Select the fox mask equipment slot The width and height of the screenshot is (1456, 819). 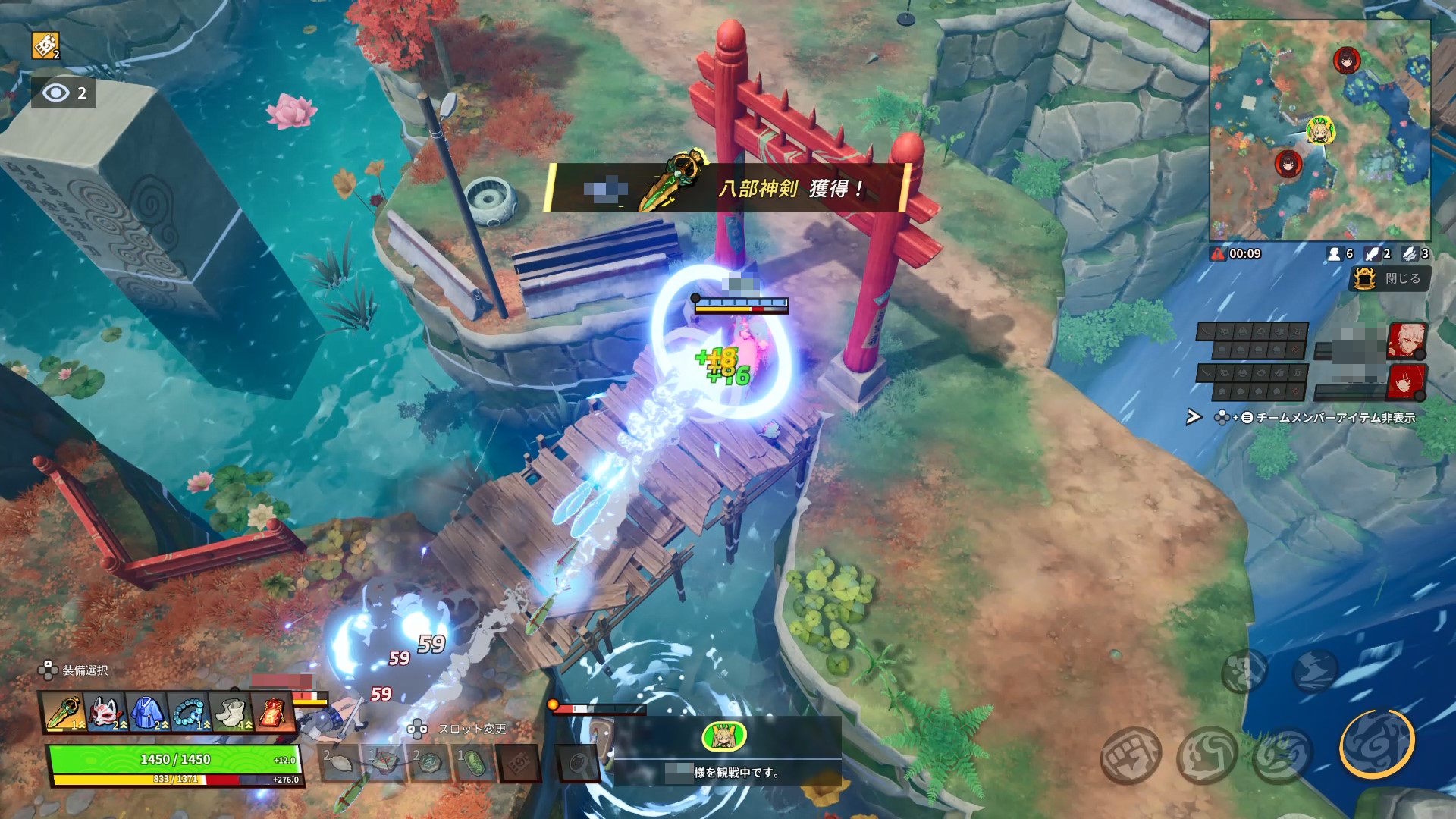click(107, 714)
